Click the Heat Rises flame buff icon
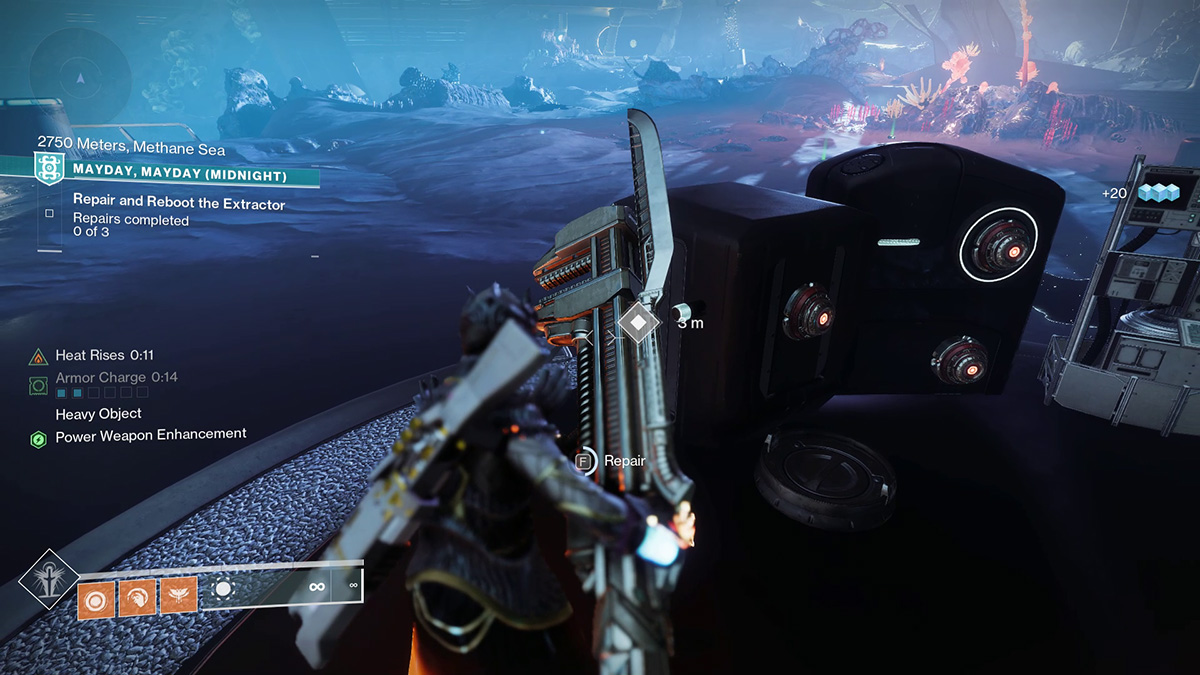The image size is (1200, 675). (x=39, y=356)
